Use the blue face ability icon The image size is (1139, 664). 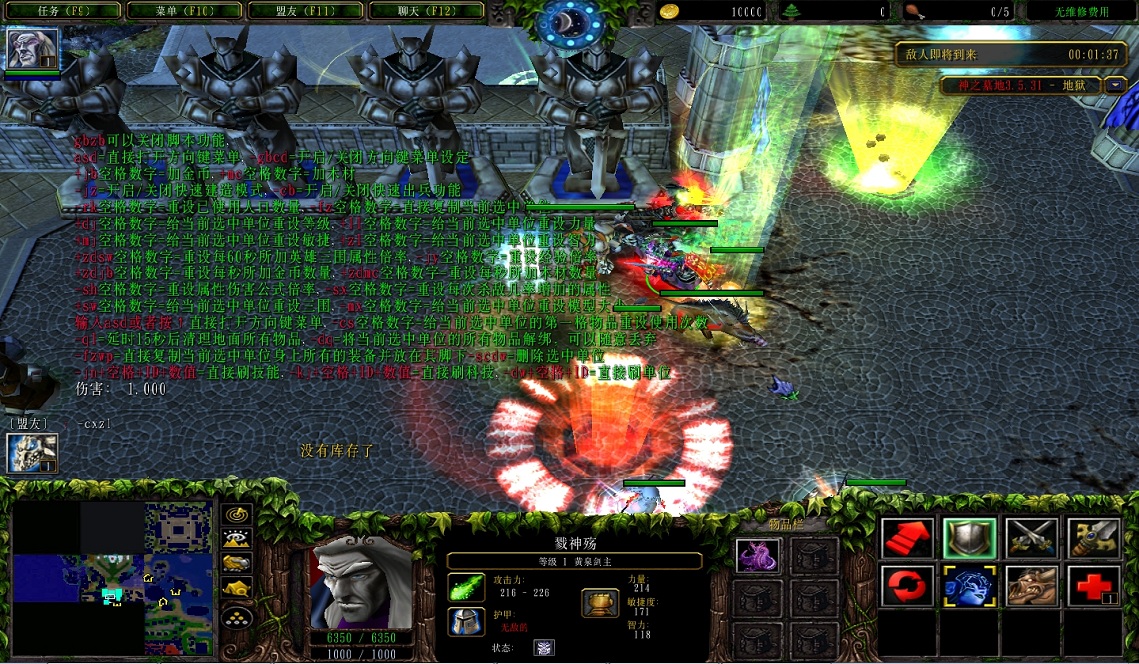click(968, 586)
